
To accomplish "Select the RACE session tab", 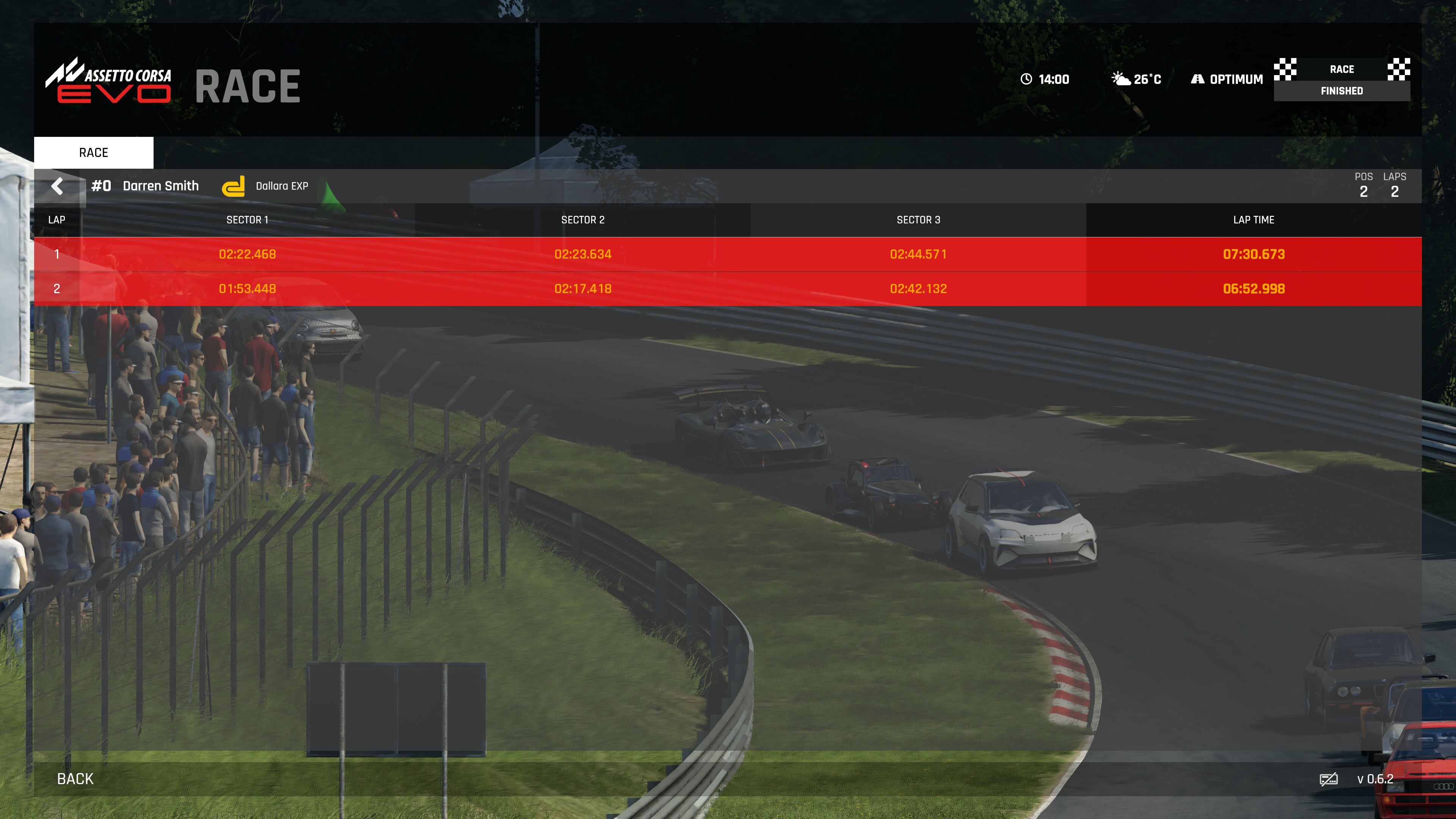I will 94,152.
